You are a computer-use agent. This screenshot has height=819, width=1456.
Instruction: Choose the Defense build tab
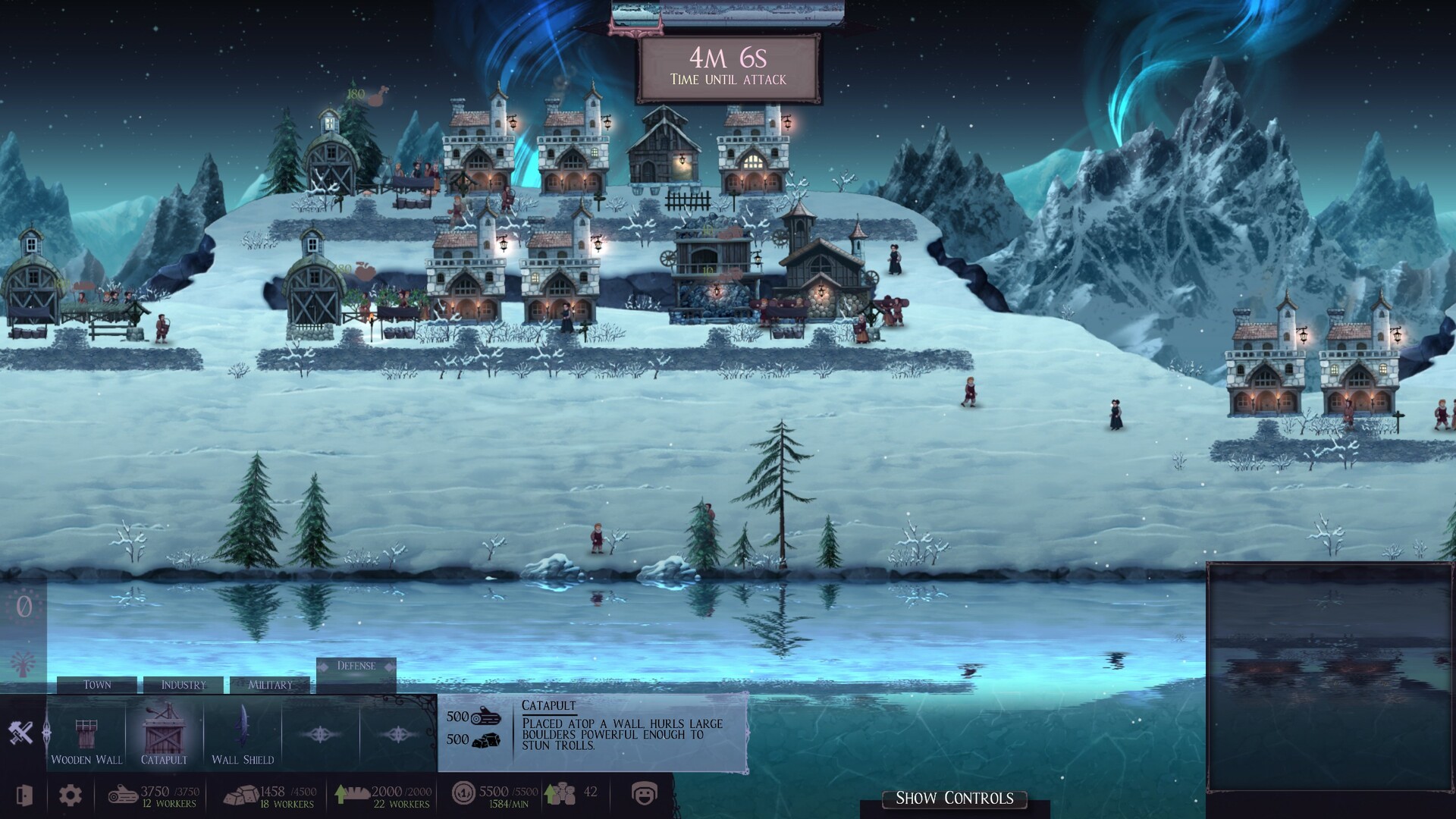coord(356,667)
